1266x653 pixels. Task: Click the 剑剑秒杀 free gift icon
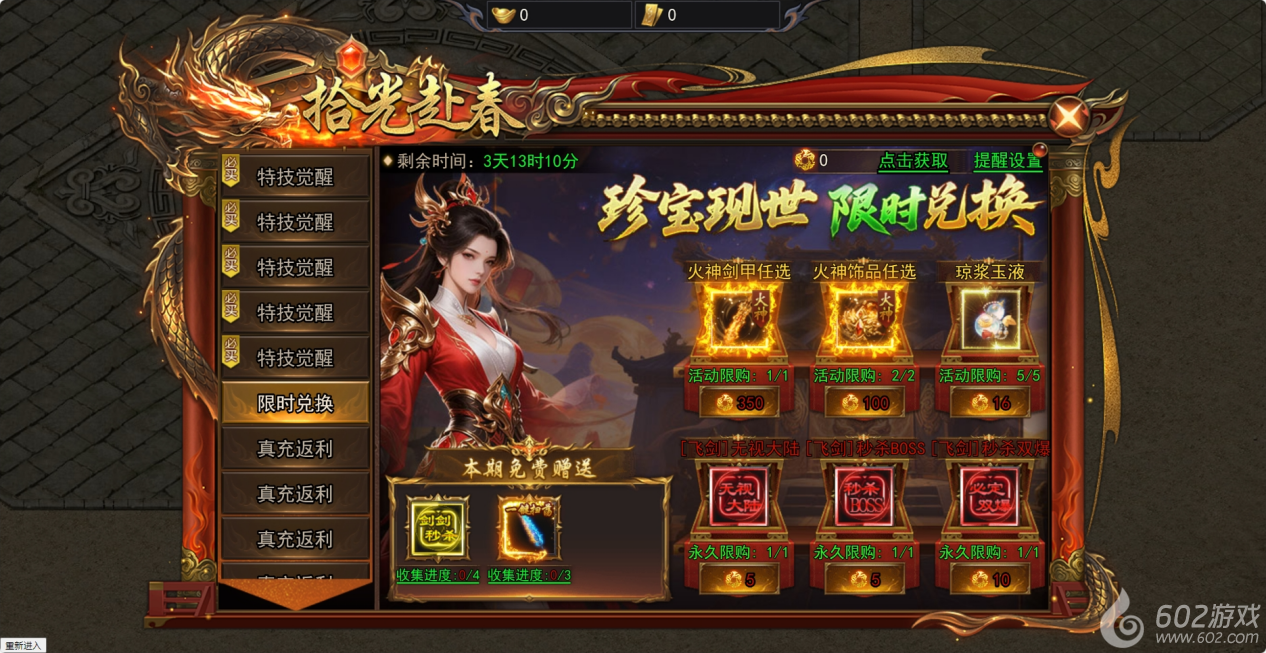coord(437,527)
